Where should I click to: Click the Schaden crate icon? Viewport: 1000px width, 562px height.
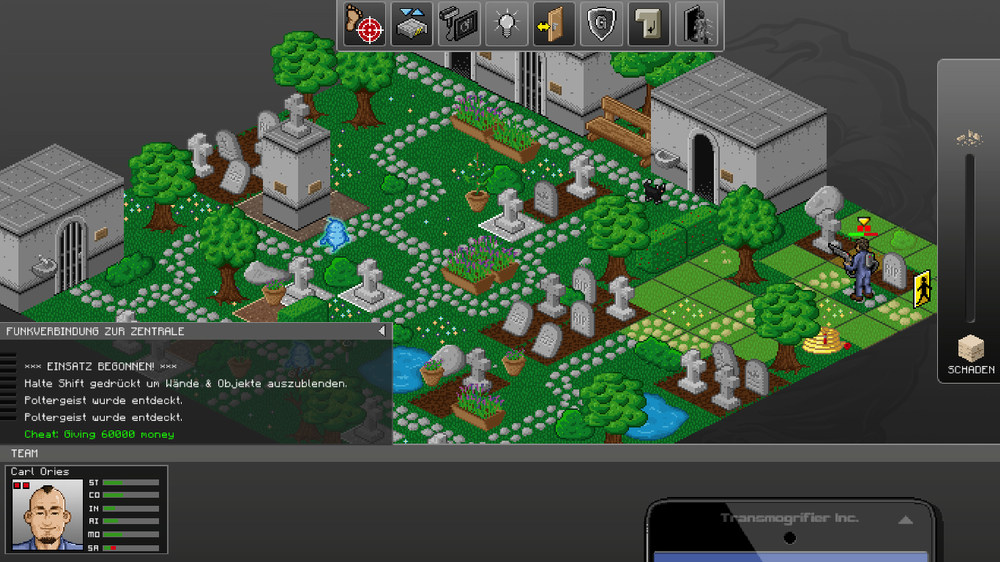click(970, 348)
